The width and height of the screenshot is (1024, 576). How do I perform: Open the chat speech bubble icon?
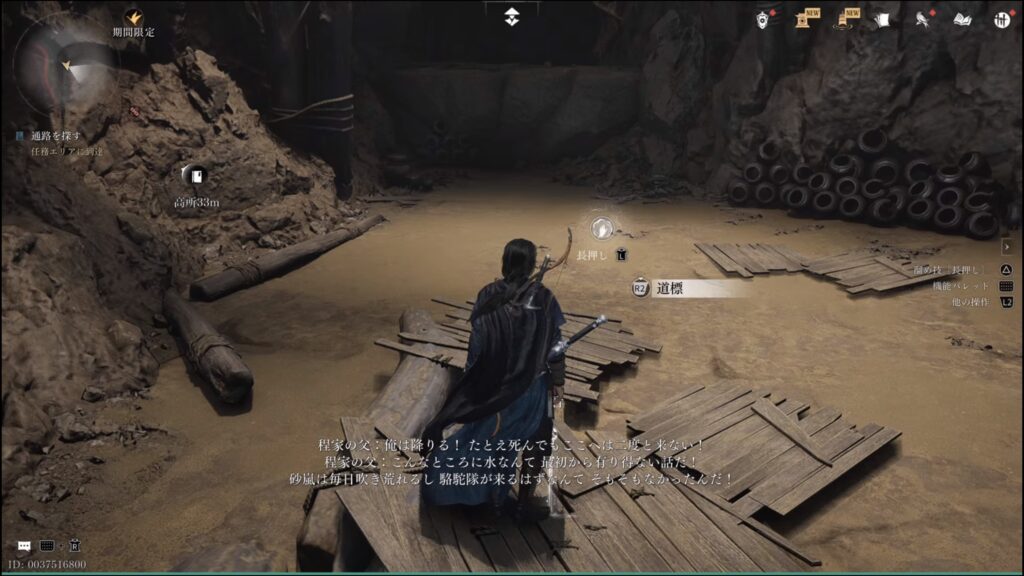coord(24,546)
